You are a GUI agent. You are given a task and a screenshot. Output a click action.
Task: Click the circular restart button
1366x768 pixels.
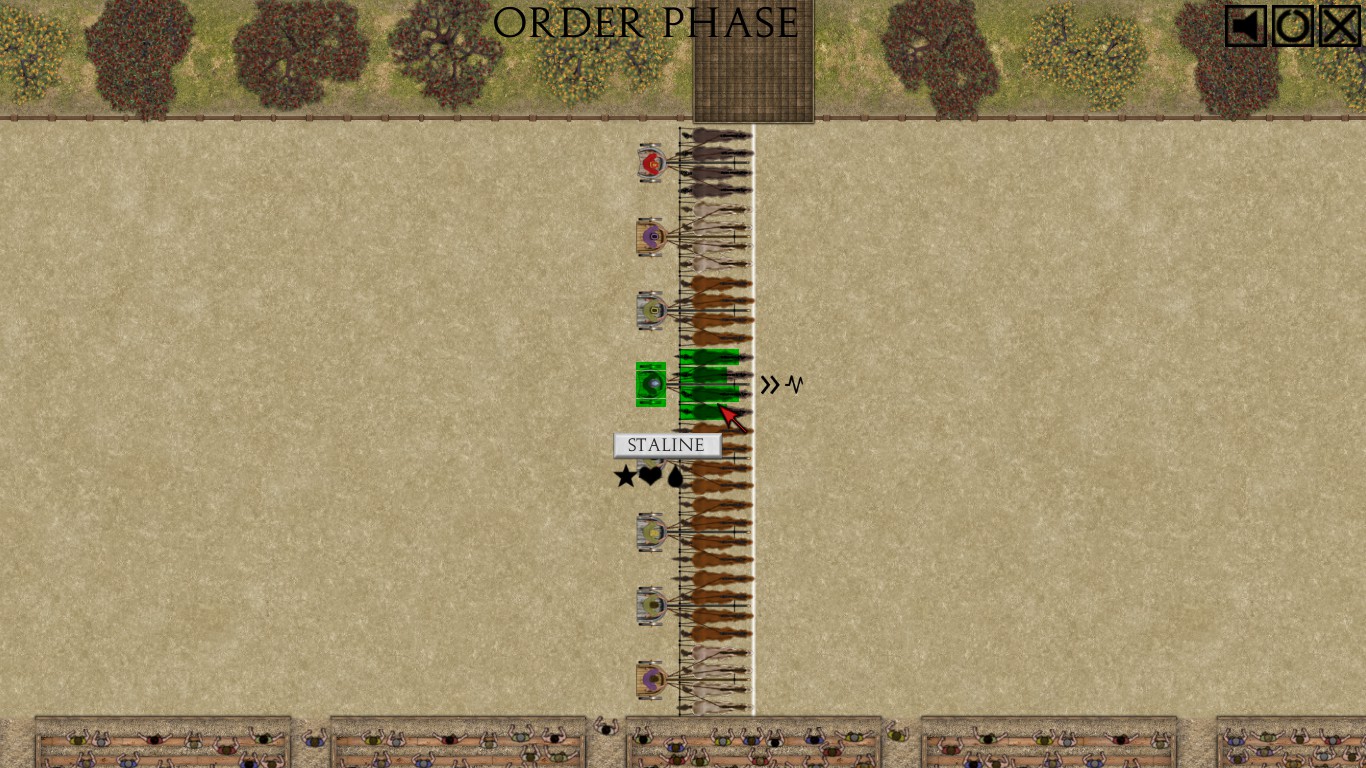1293,26
